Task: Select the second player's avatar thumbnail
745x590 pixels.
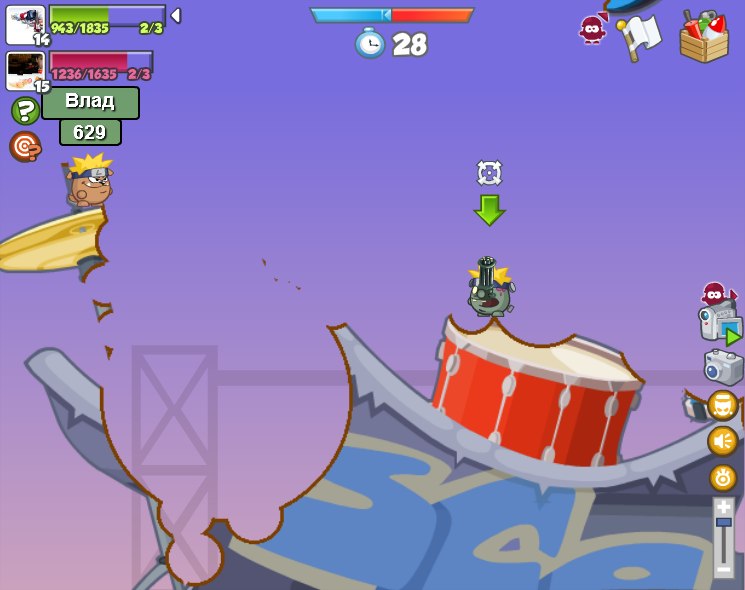Action: pos(24,70)
